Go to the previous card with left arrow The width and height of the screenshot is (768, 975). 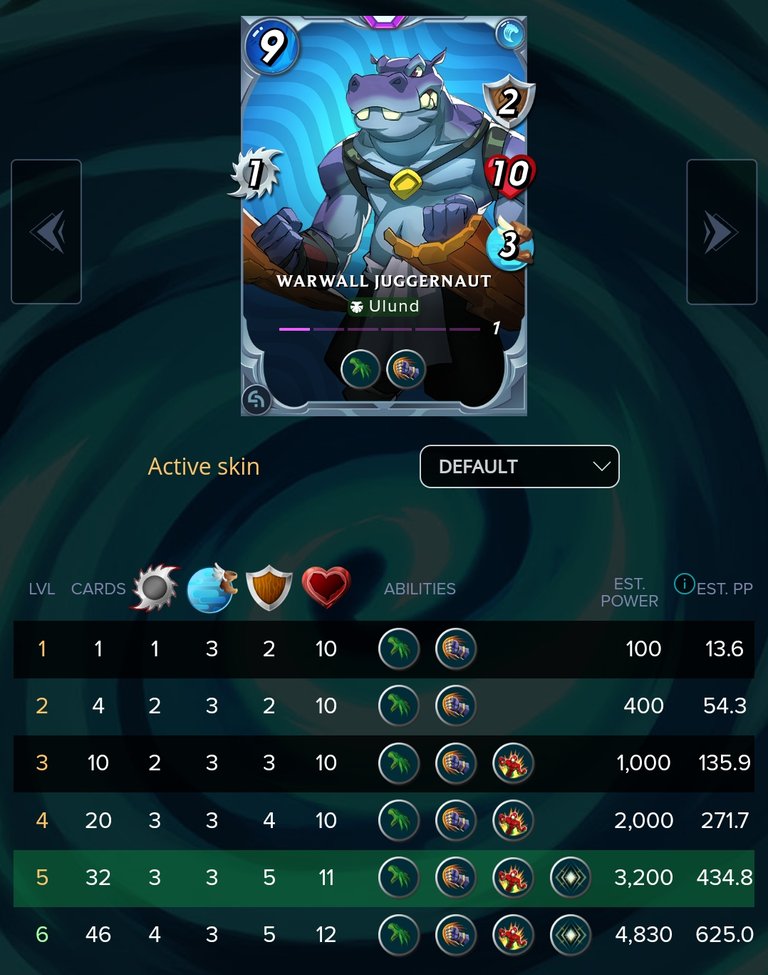pyautogui.click(x=46, y=232)
